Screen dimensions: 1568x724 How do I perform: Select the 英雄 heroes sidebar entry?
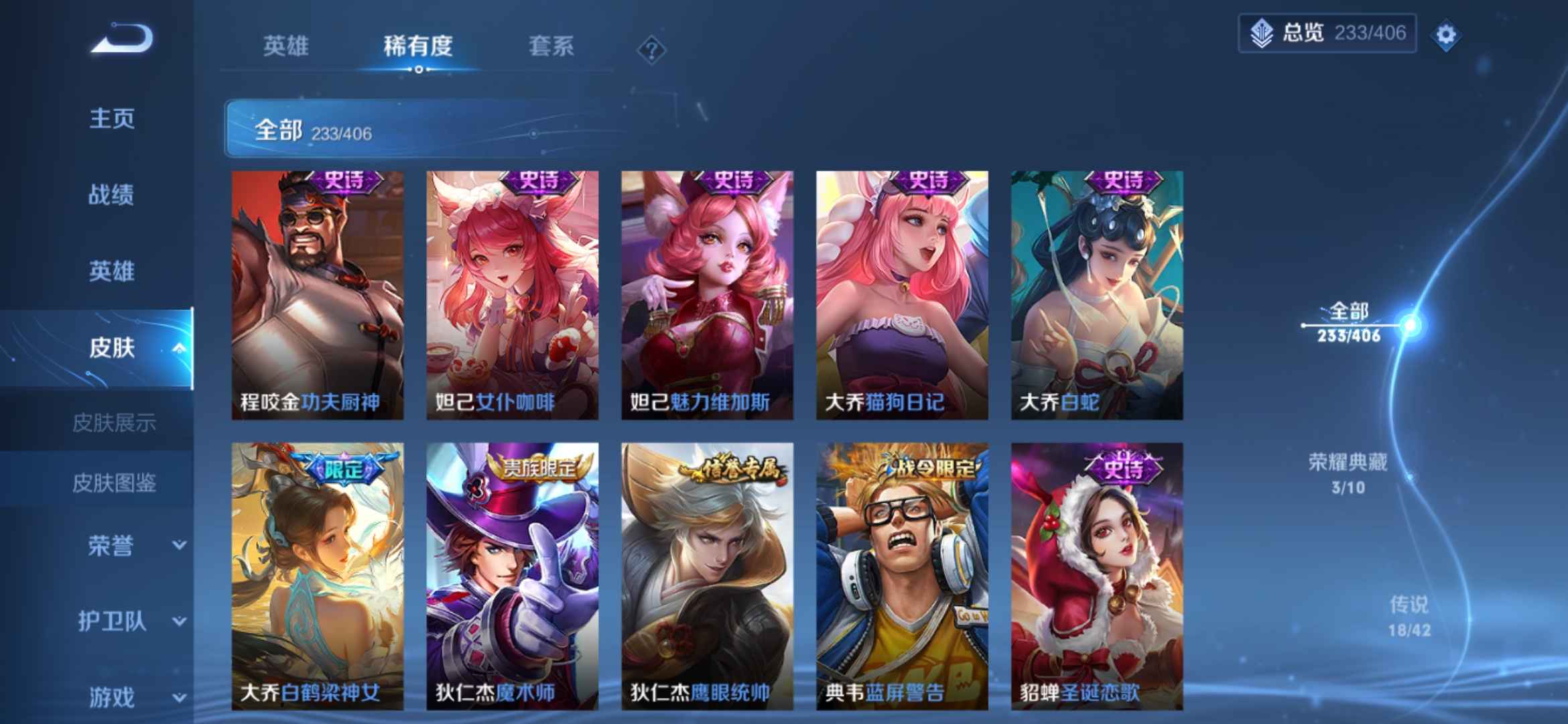click(111, 271)
